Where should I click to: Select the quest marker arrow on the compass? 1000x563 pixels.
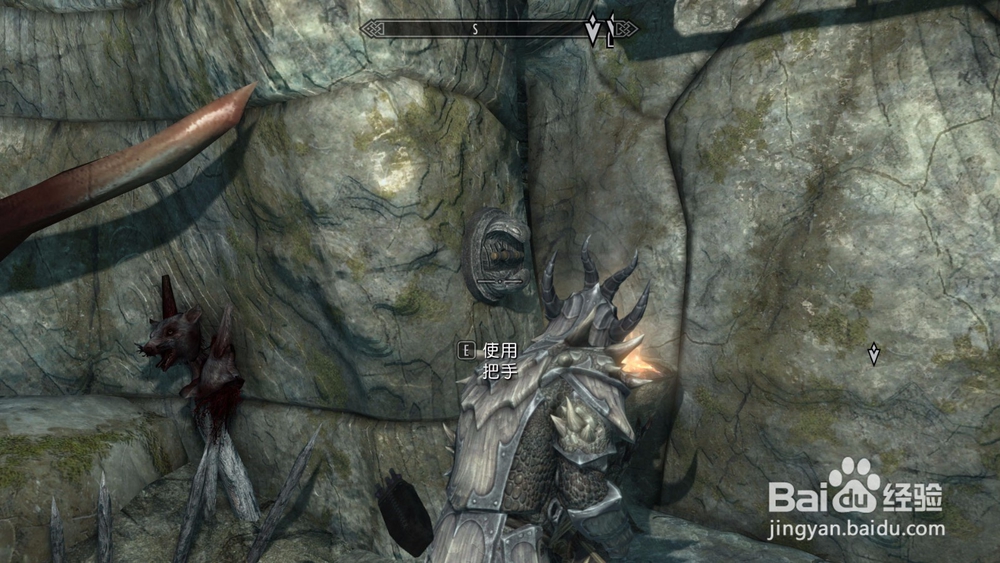pos(593,30)
